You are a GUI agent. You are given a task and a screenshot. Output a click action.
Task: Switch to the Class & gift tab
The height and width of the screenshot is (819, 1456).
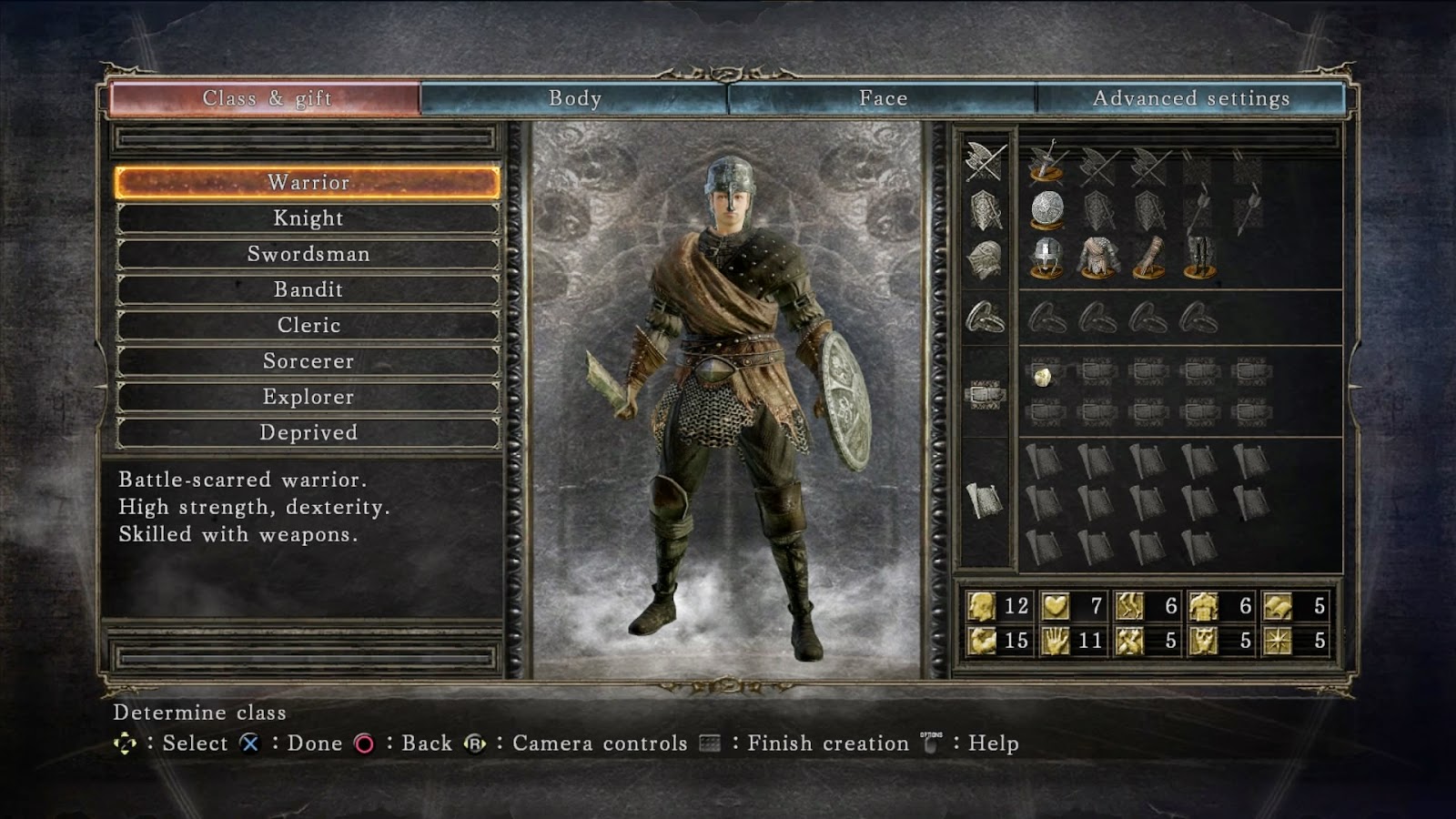click(x=266, y=98)
